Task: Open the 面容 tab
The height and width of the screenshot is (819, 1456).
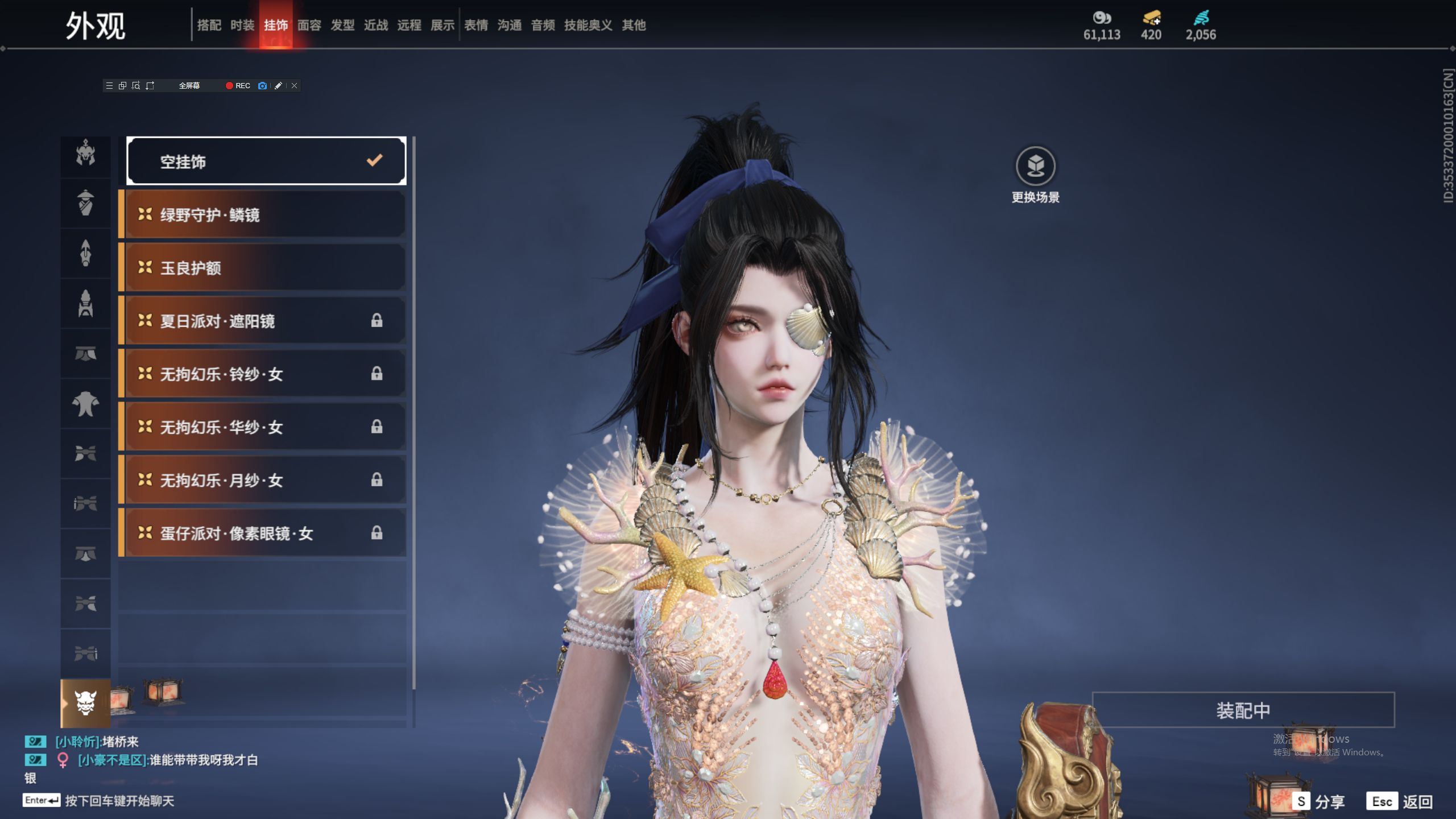Action: (x=309, y=25)
